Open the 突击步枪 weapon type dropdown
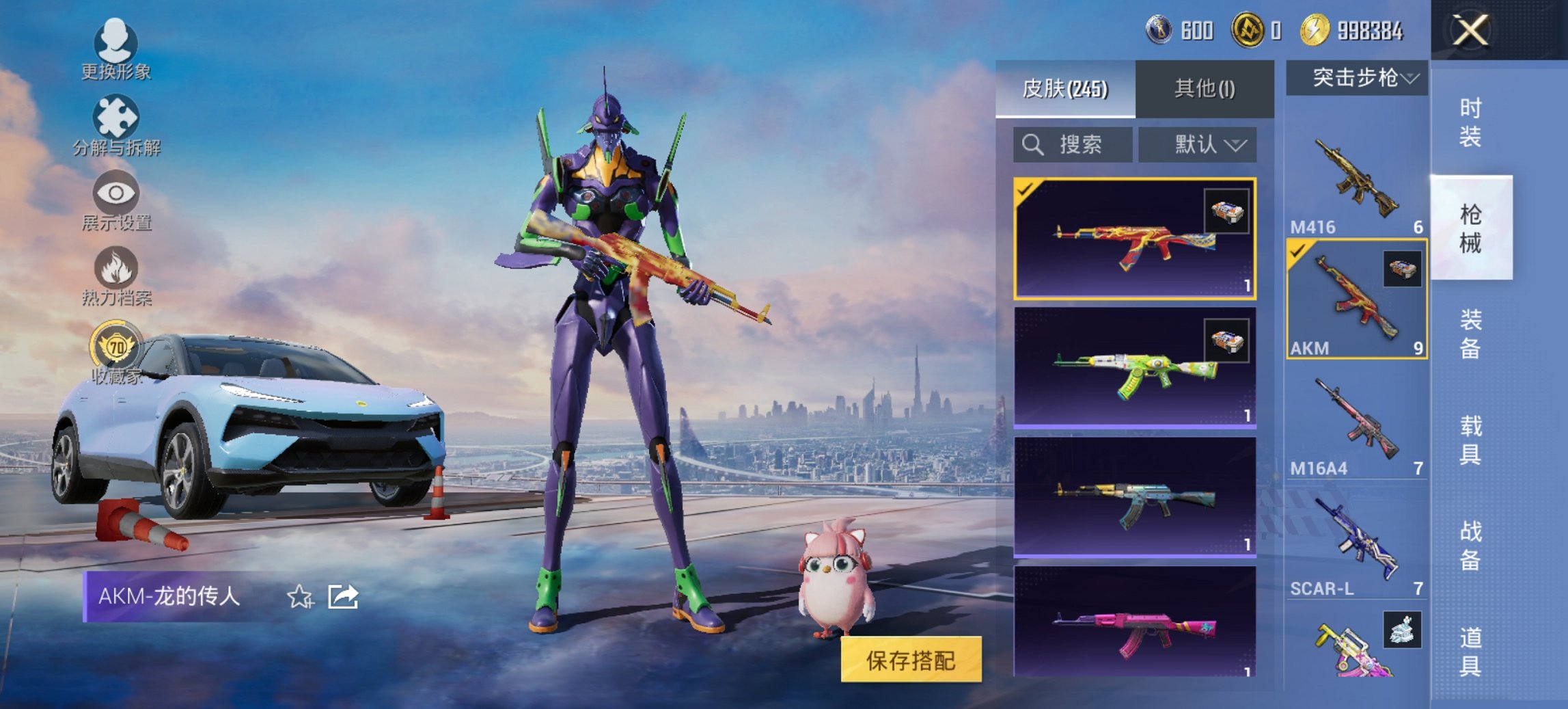The width and height of the screenshot is (1568, 709). (x=1356, y=78)
